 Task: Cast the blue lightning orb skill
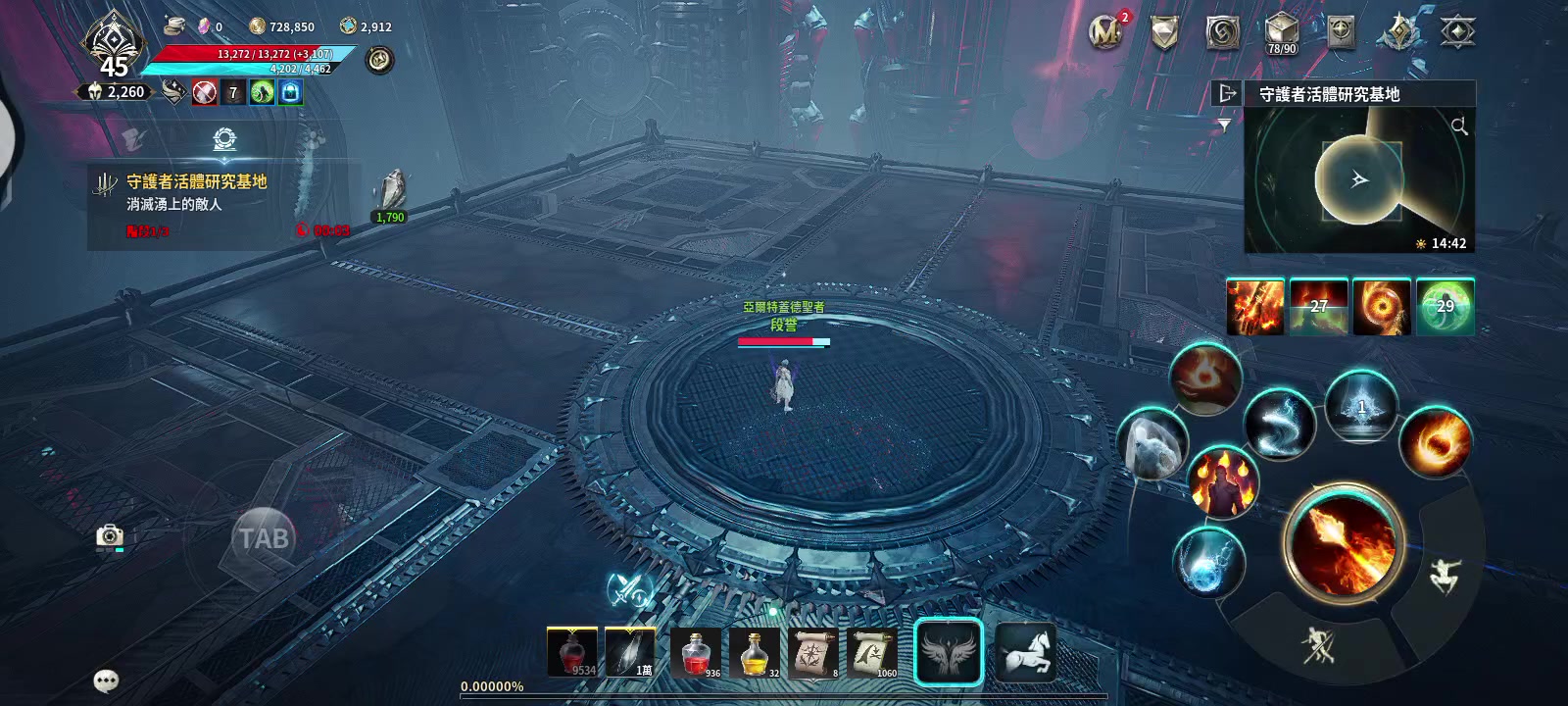pyautogui.click(x=1208, y=561)
